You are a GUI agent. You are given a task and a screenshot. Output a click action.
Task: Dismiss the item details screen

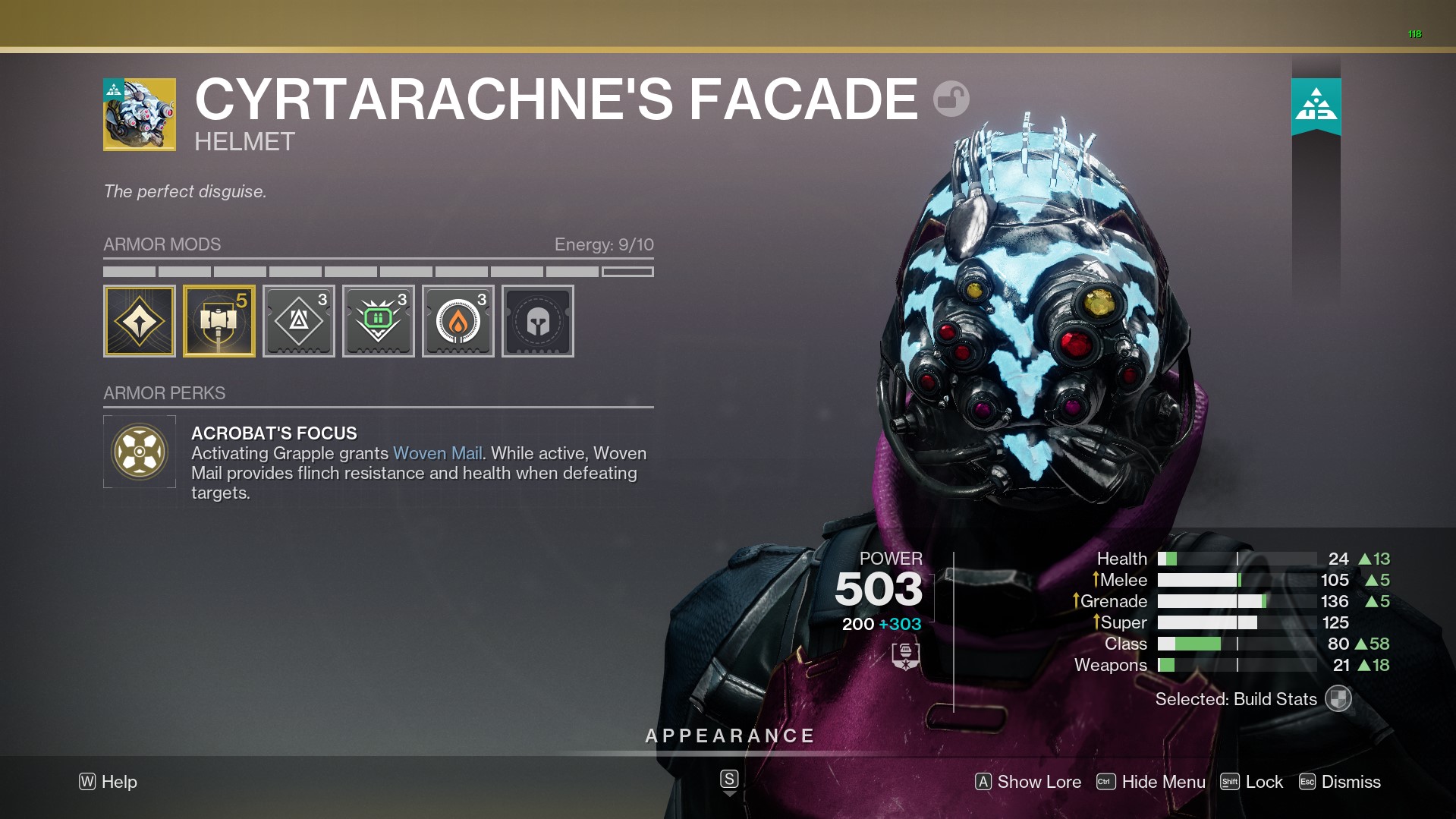(1340, 782)
